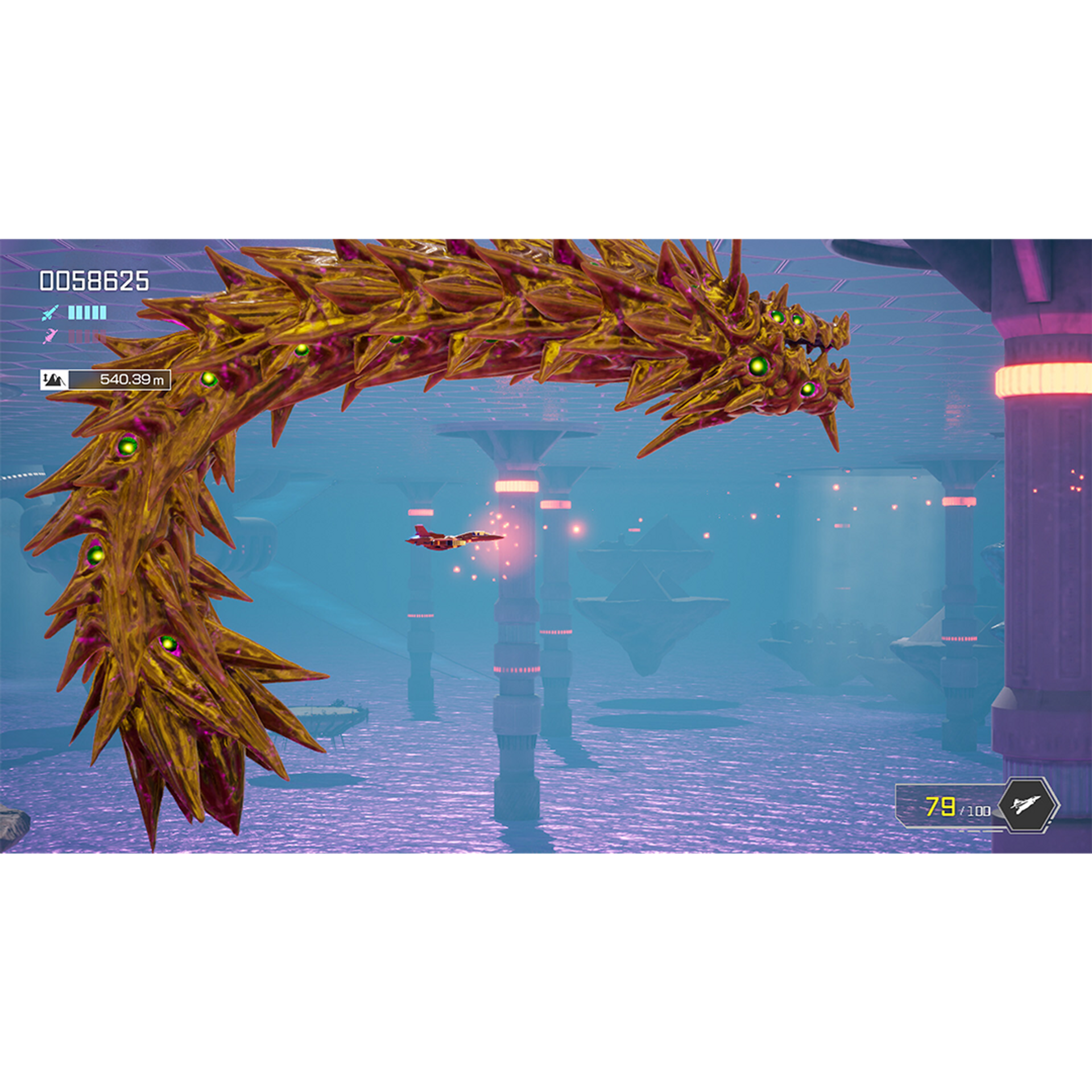Click the mountain altitude icon
Image resolution: width=1092 pixels, height=1092 pixels.
[x=54, y=379]
